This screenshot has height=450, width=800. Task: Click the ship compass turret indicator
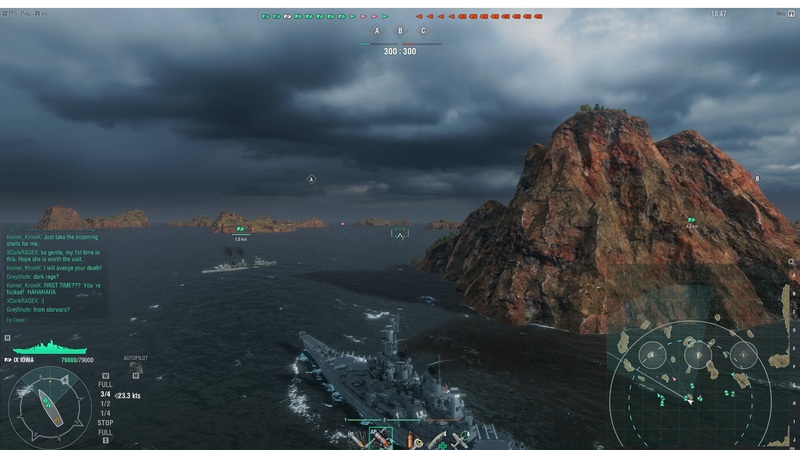46,404
